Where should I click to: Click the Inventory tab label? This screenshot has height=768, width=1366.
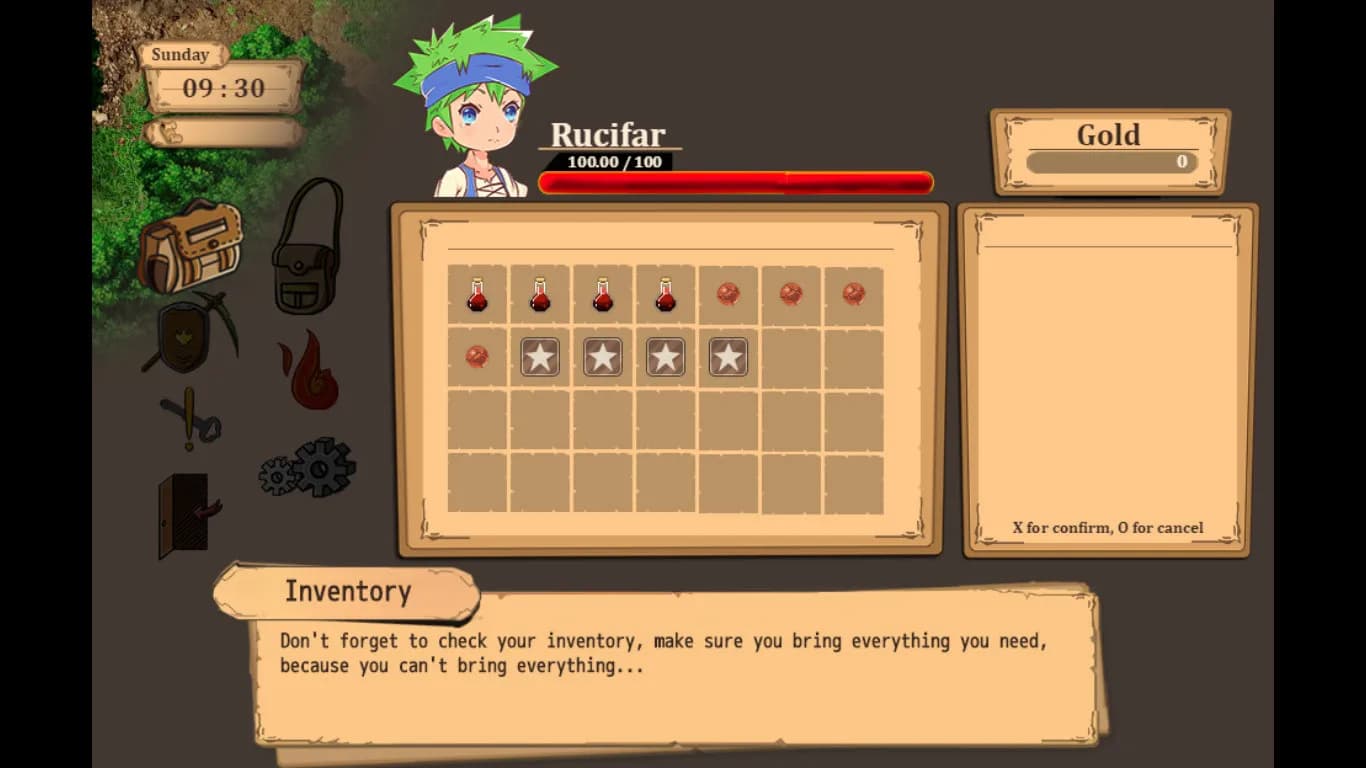[347, 592]
